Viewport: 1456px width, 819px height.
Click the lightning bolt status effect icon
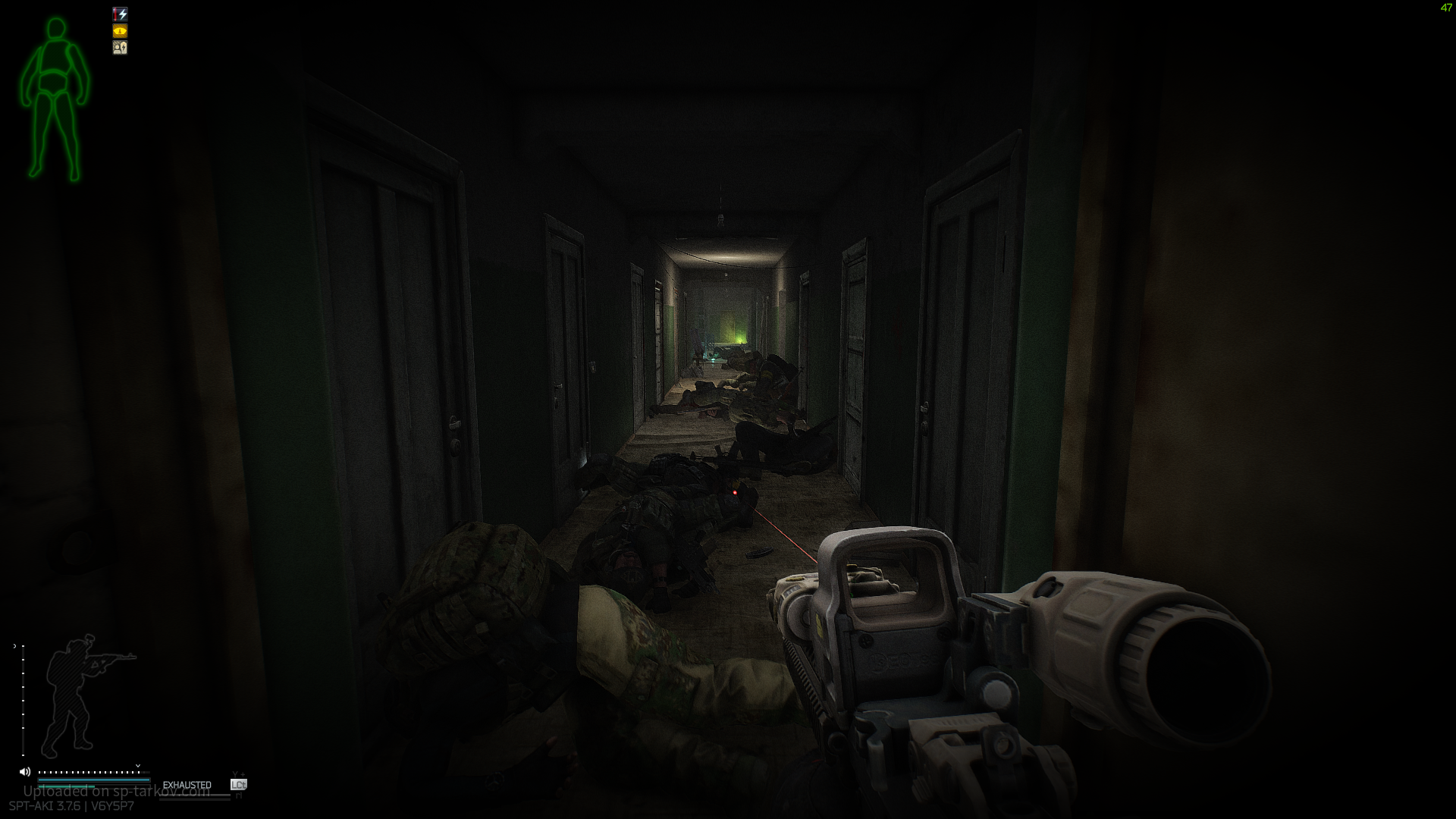(120, 14)
